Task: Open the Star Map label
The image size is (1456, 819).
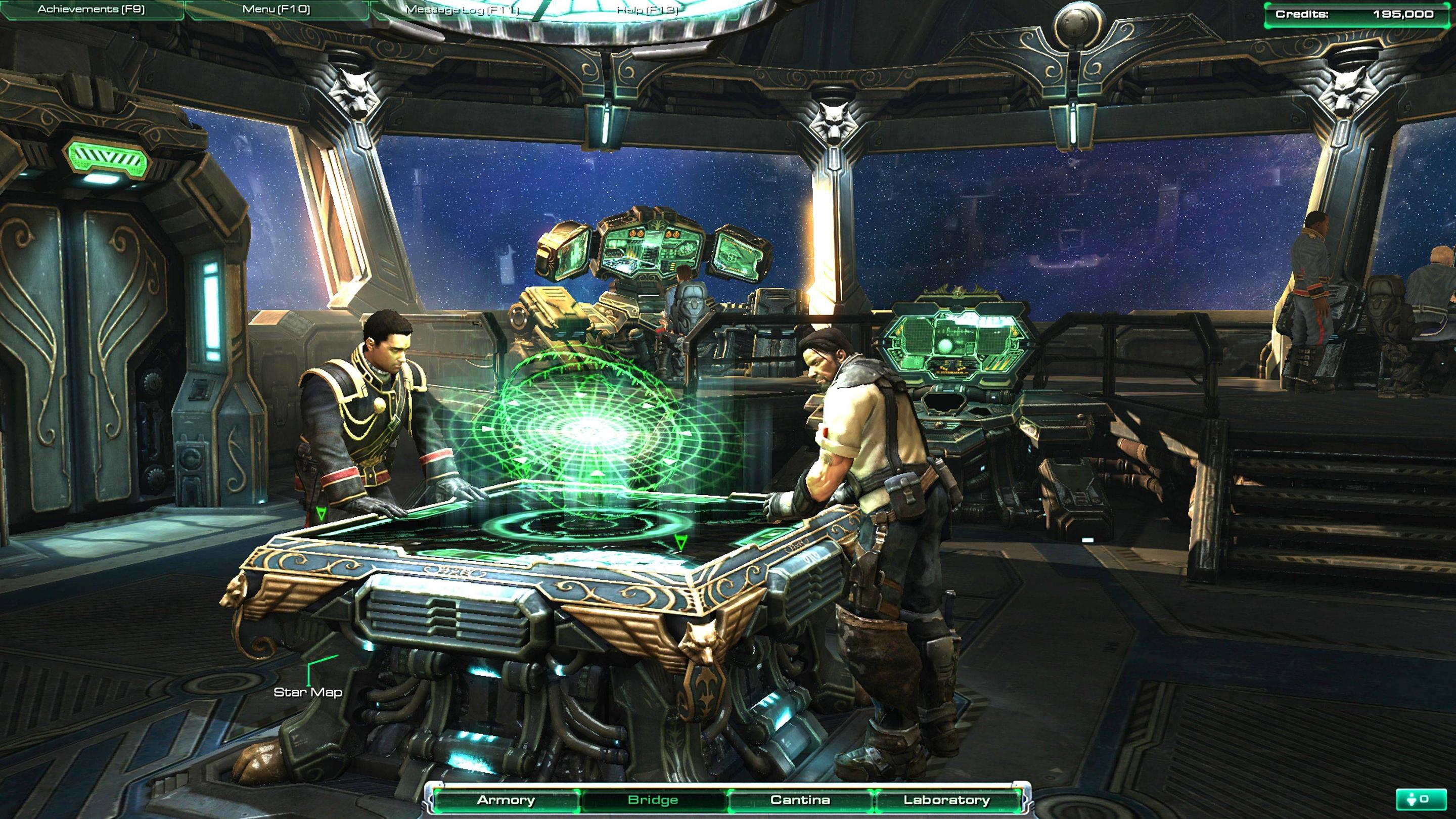Action: 308,692
